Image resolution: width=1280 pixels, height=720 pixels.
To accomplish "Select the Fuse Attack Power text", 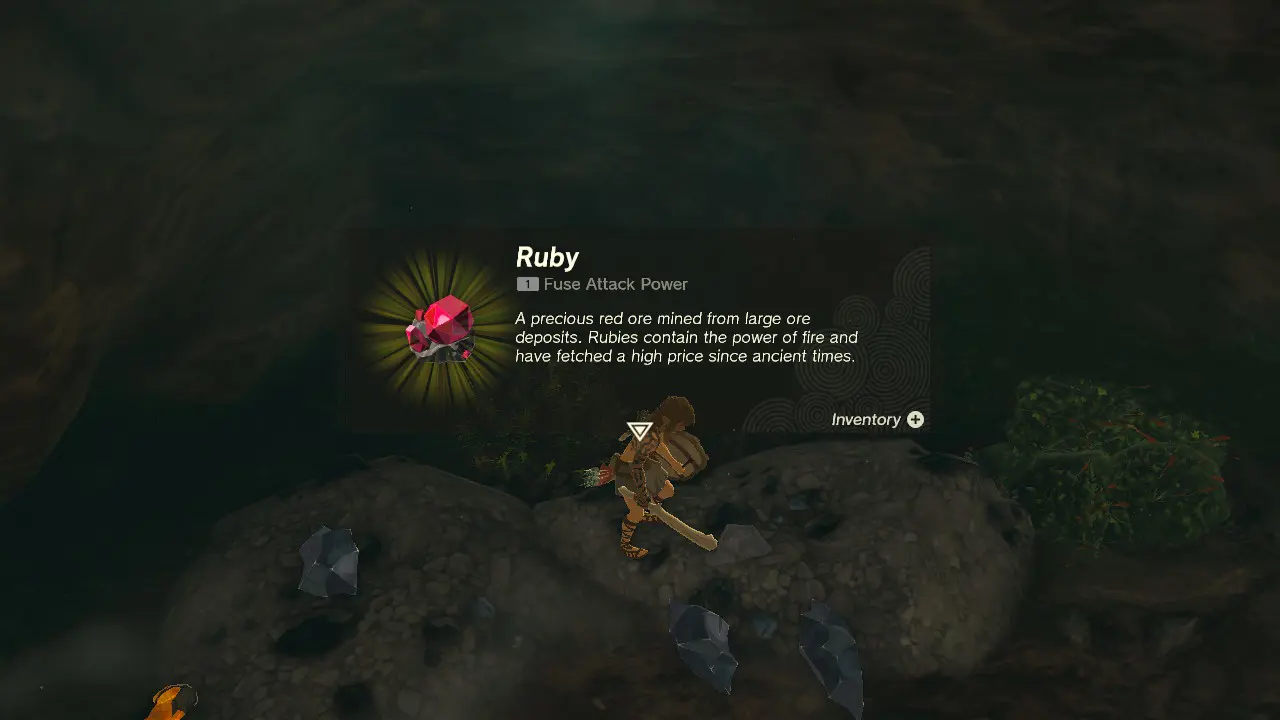I will [615, 284].
